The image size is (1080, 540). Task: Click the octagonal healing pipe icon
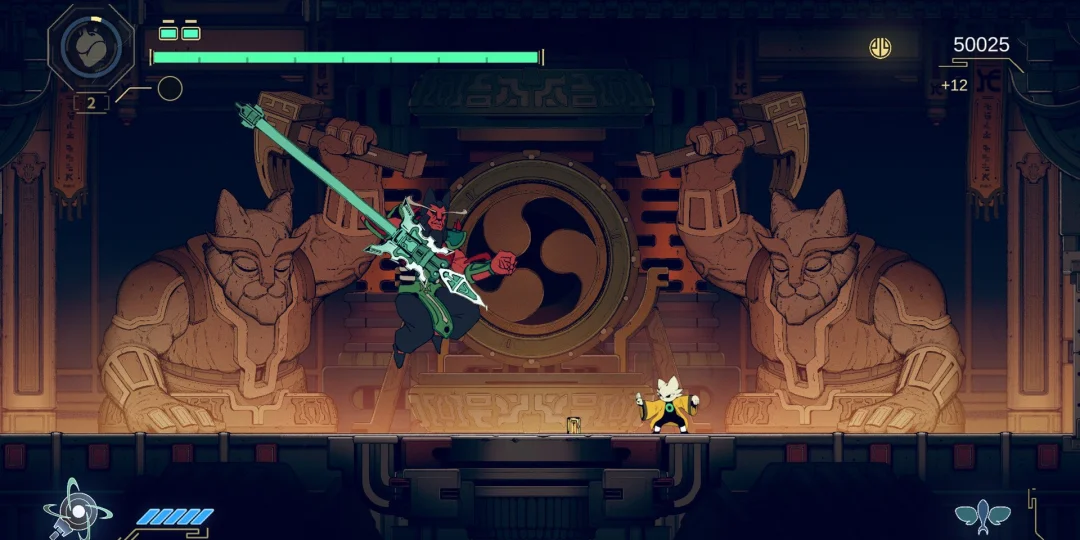point(90,47)
